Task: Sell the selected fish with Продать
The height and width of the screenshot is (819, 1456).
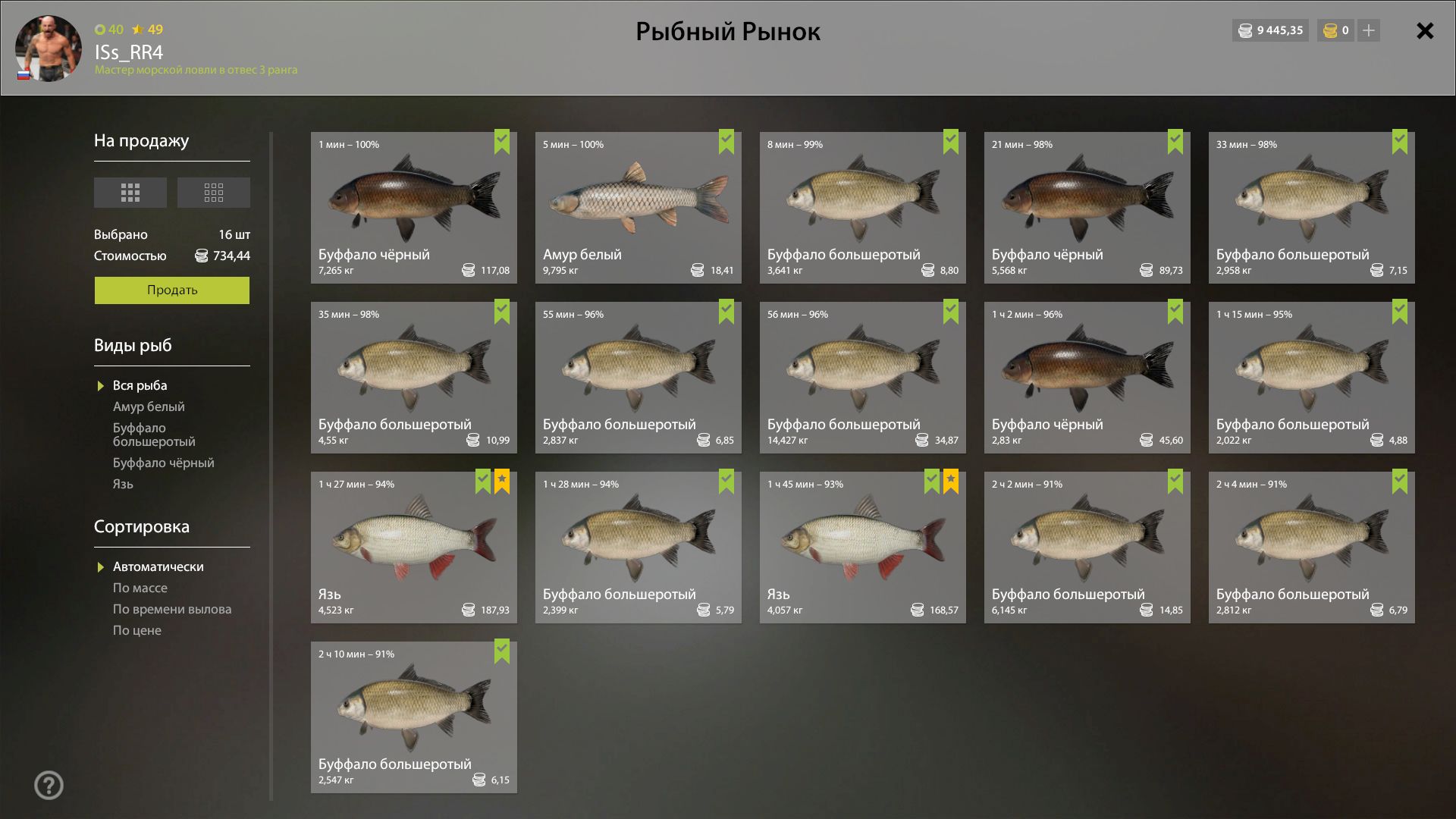Action: point(171,290)
